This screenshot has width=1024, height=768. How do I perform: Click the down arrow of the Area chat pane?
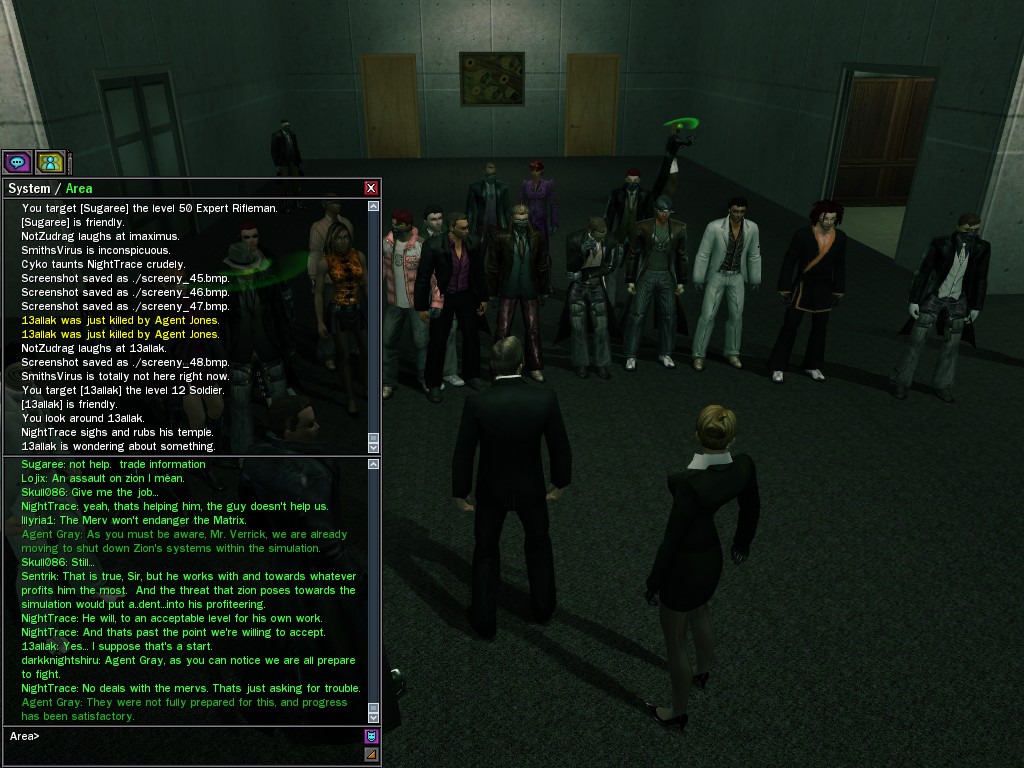[x=373, y=717]
